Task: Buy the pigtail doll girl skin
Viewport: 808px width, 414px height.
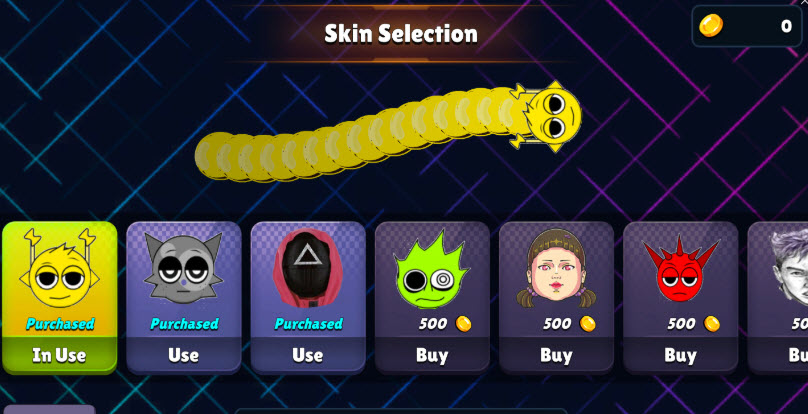Action: point(556,355)
